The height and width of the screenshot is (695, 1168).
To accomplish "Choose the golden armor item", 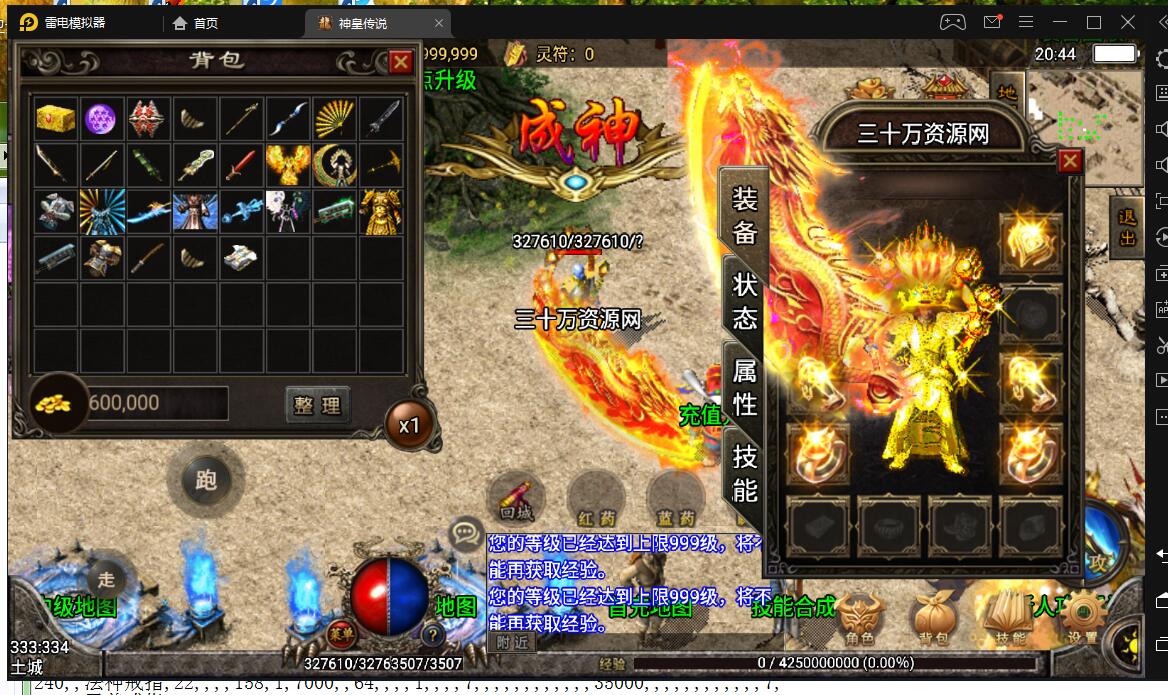I will [381, 212].
